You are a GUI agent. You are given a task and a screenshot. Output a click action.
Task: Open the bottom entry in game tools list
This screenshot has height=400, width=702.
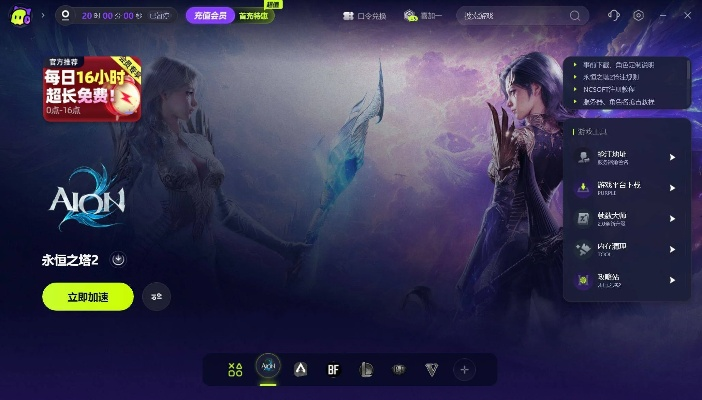[627, 280]
